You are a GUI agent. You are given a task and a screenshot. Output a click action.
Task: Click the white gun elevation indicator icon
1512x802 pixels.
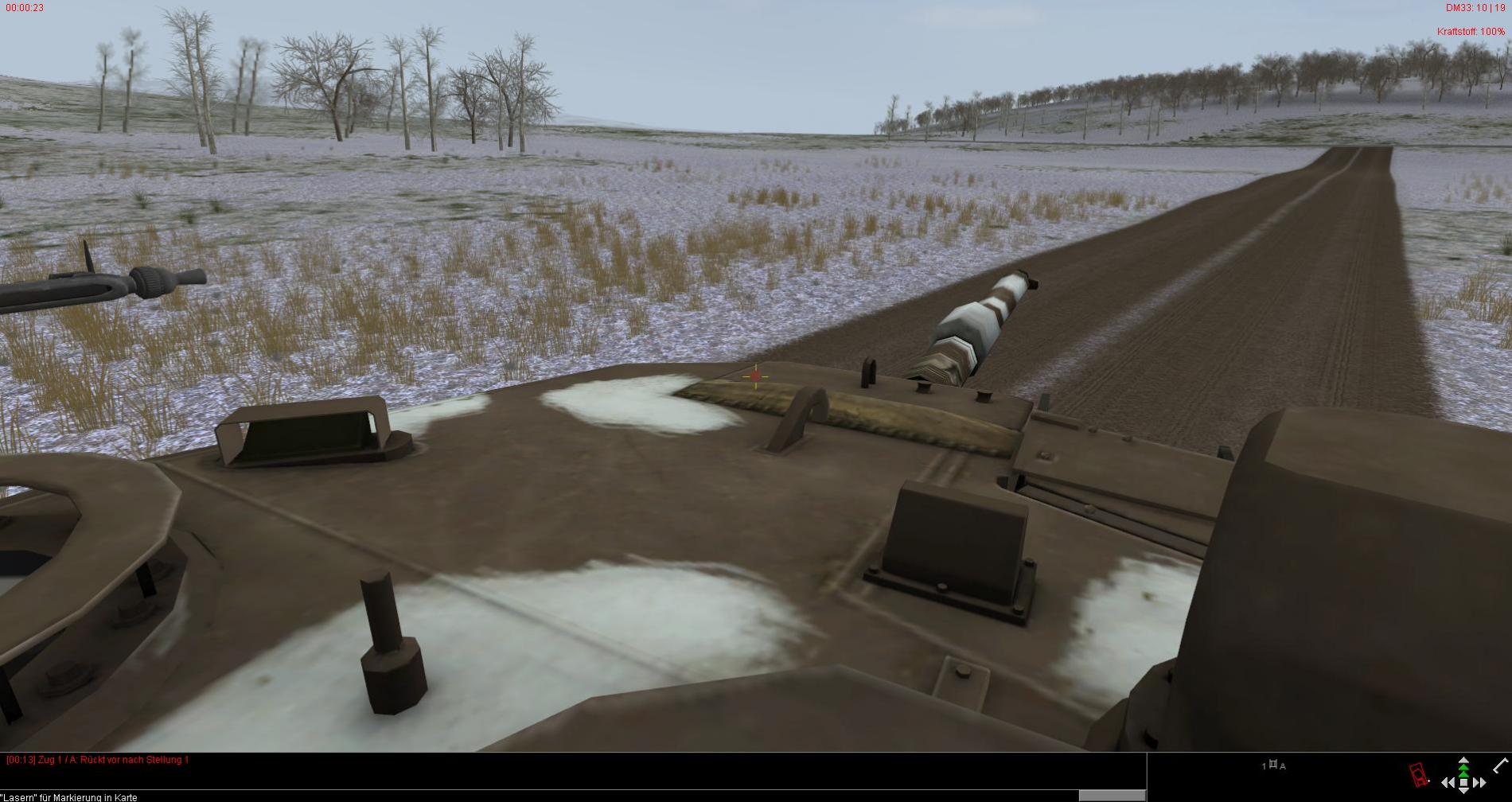(1501, 765)
